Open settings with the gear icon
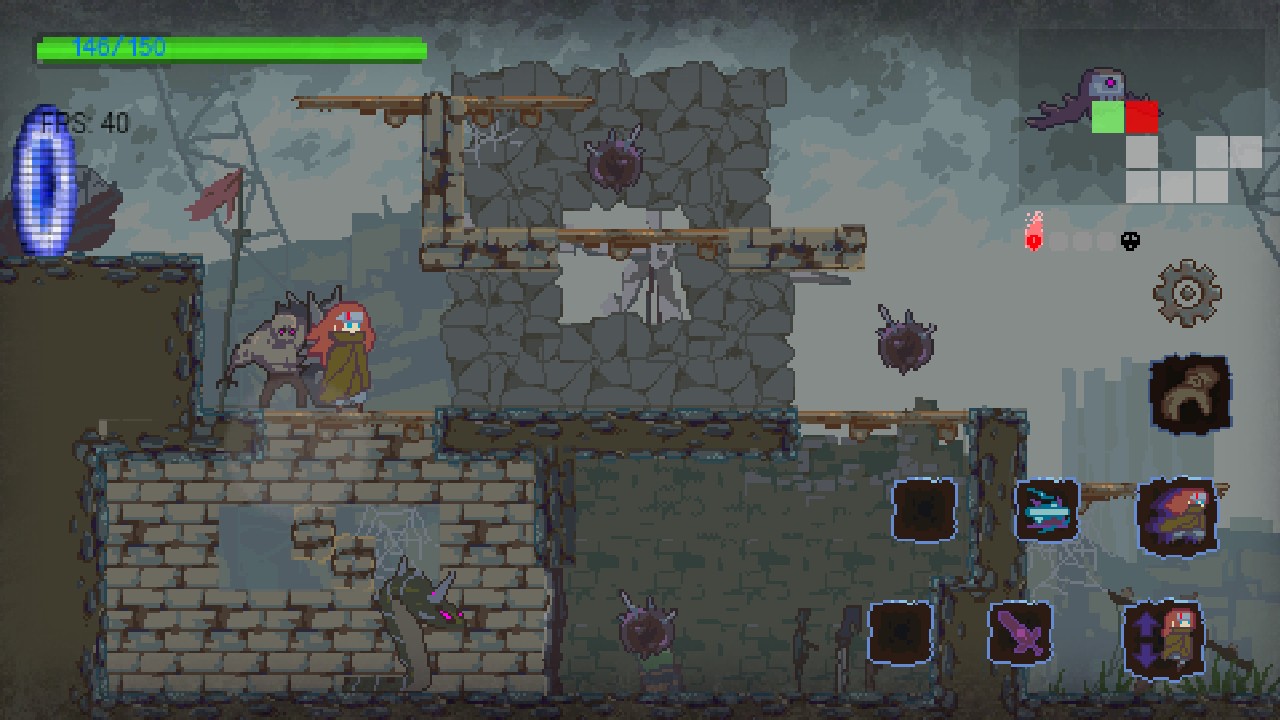This screenshot has width=1280, height=720. pos(1187,293)
